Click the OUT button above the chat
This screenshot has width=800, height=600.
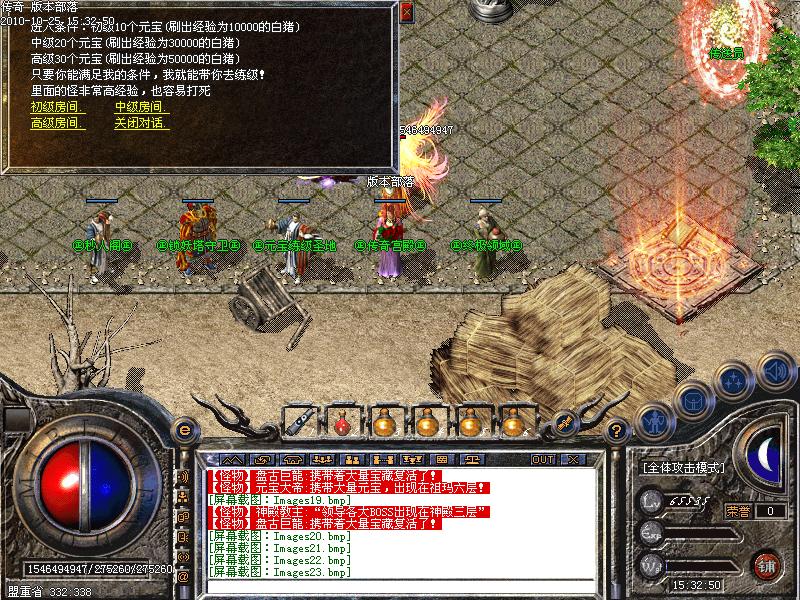pos(543,459)
